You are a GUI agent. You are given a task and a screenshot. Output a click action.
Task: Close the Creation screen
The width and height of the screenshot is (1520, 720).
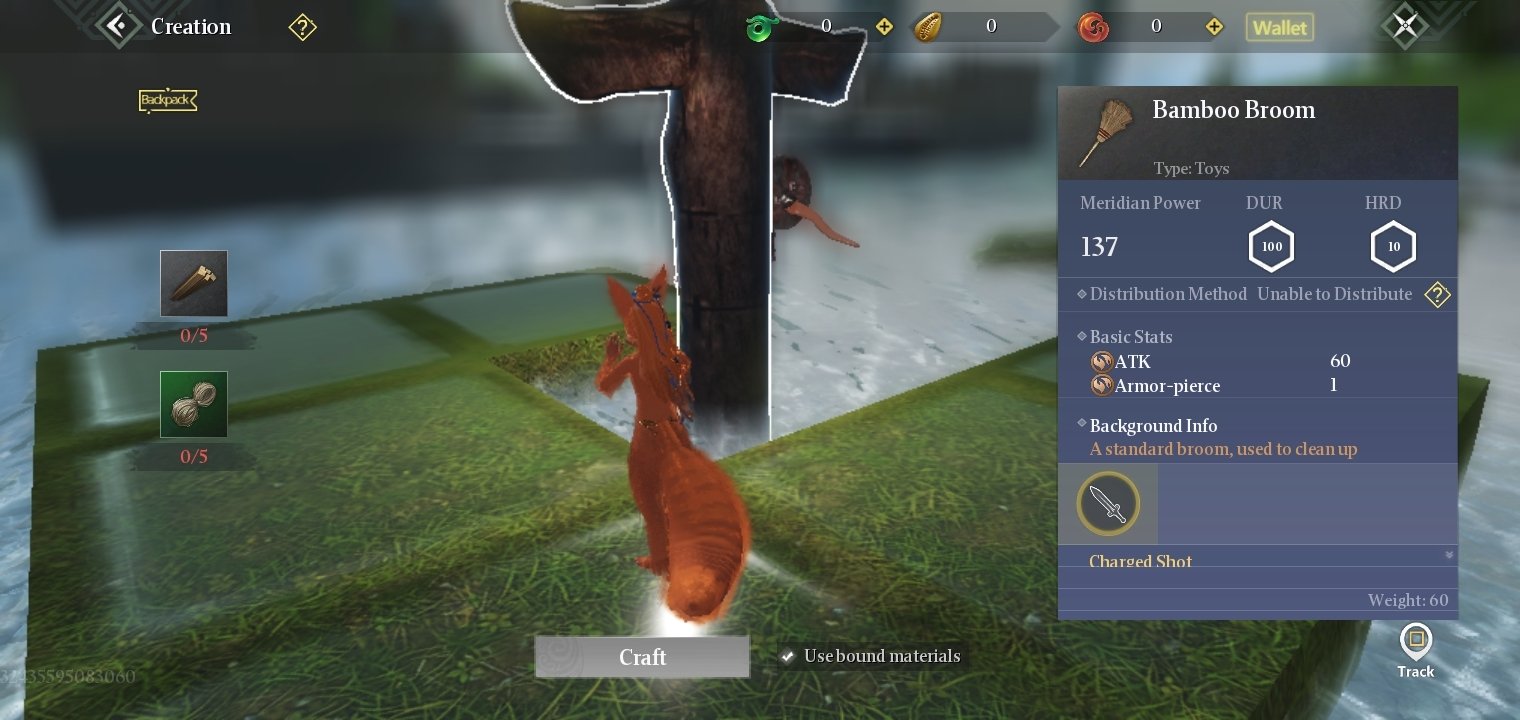point(1405,26)
